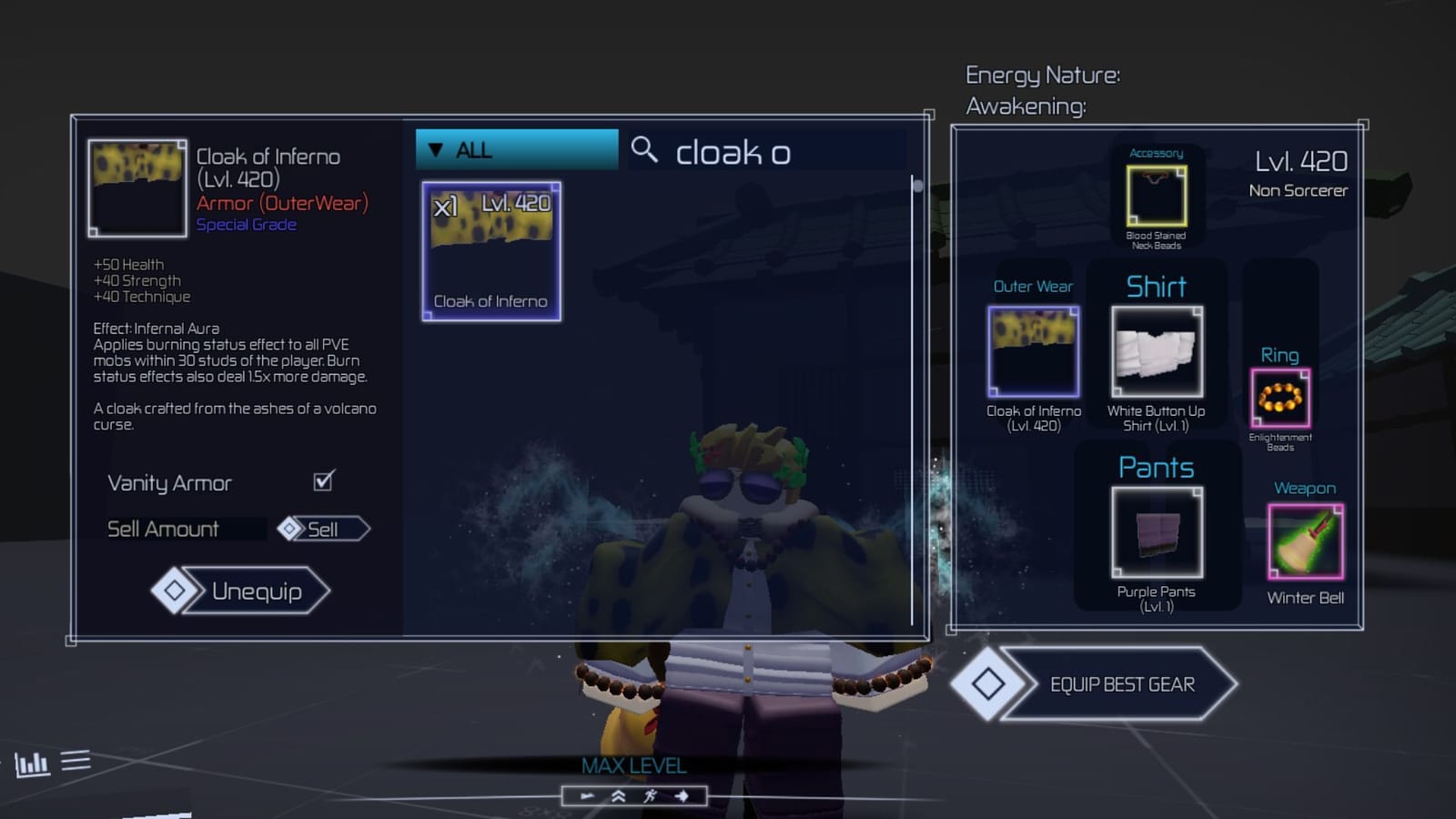
Task: Open the magnifying glass search icon
Action: [x=646, y=152]
